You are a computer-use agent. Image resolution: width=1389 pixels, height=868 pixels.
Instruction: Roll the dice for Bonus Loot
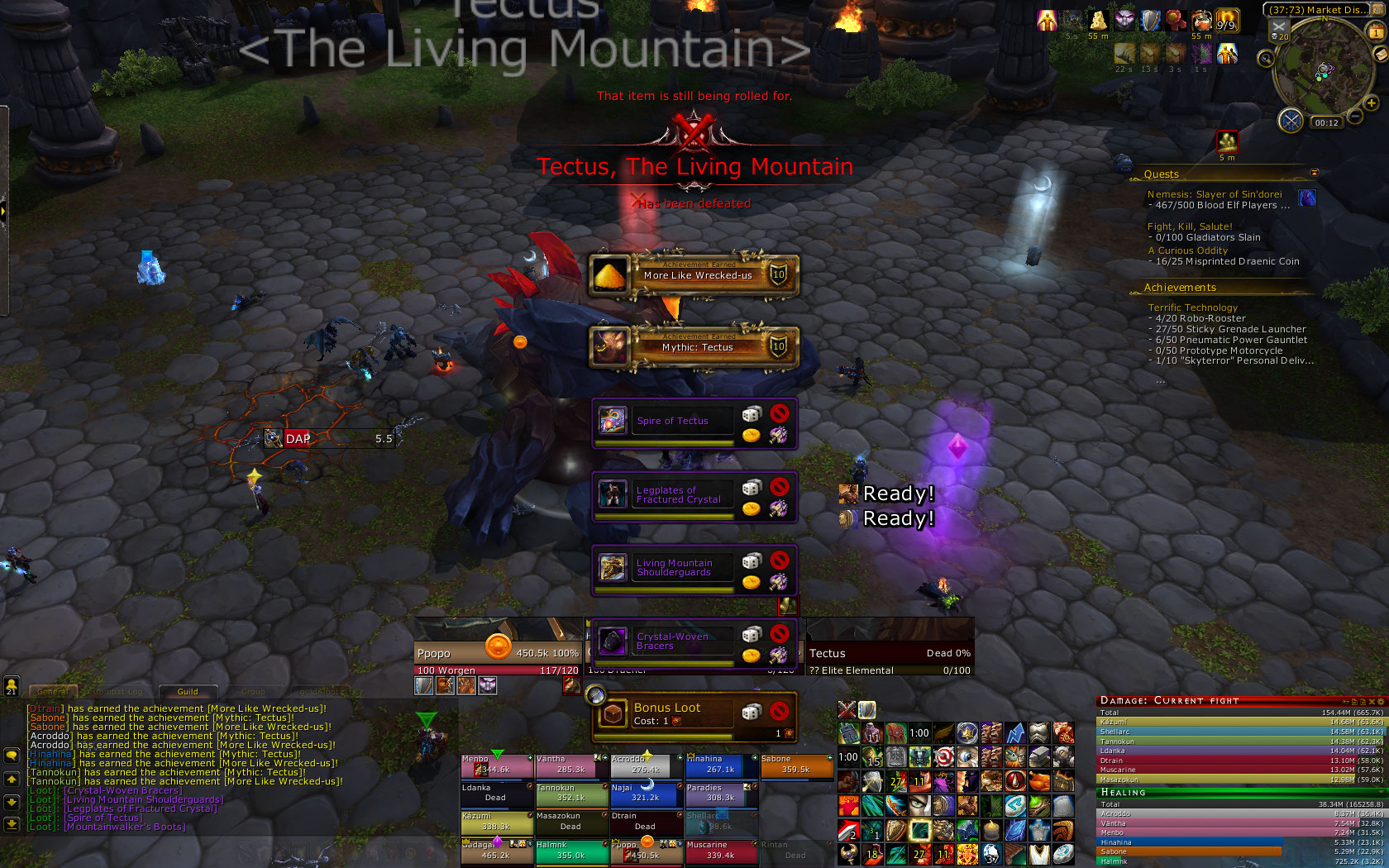pyautogui.click(x=751, y=711)
